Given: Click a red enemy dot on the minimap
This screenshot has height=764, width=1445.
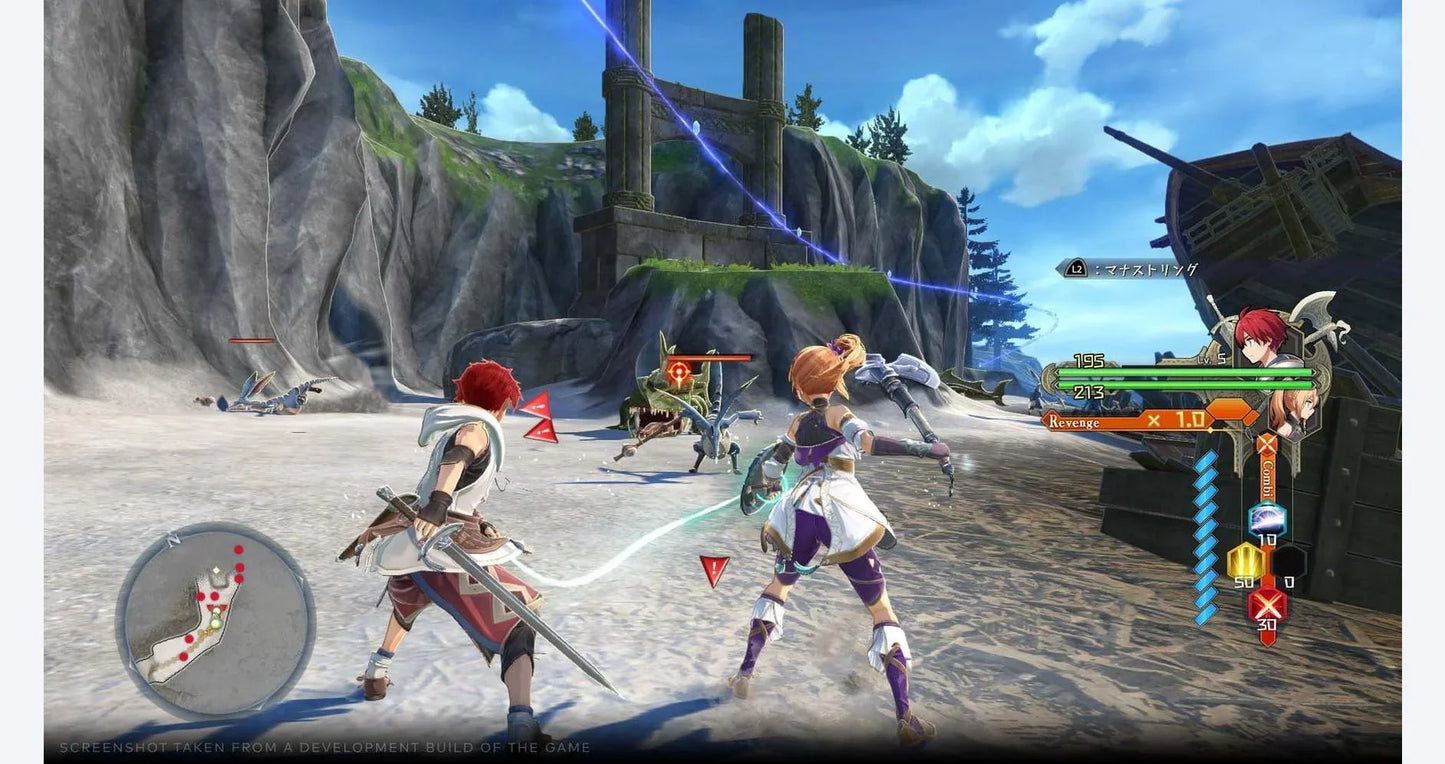Looking at the screenshot, I should 238,550.
